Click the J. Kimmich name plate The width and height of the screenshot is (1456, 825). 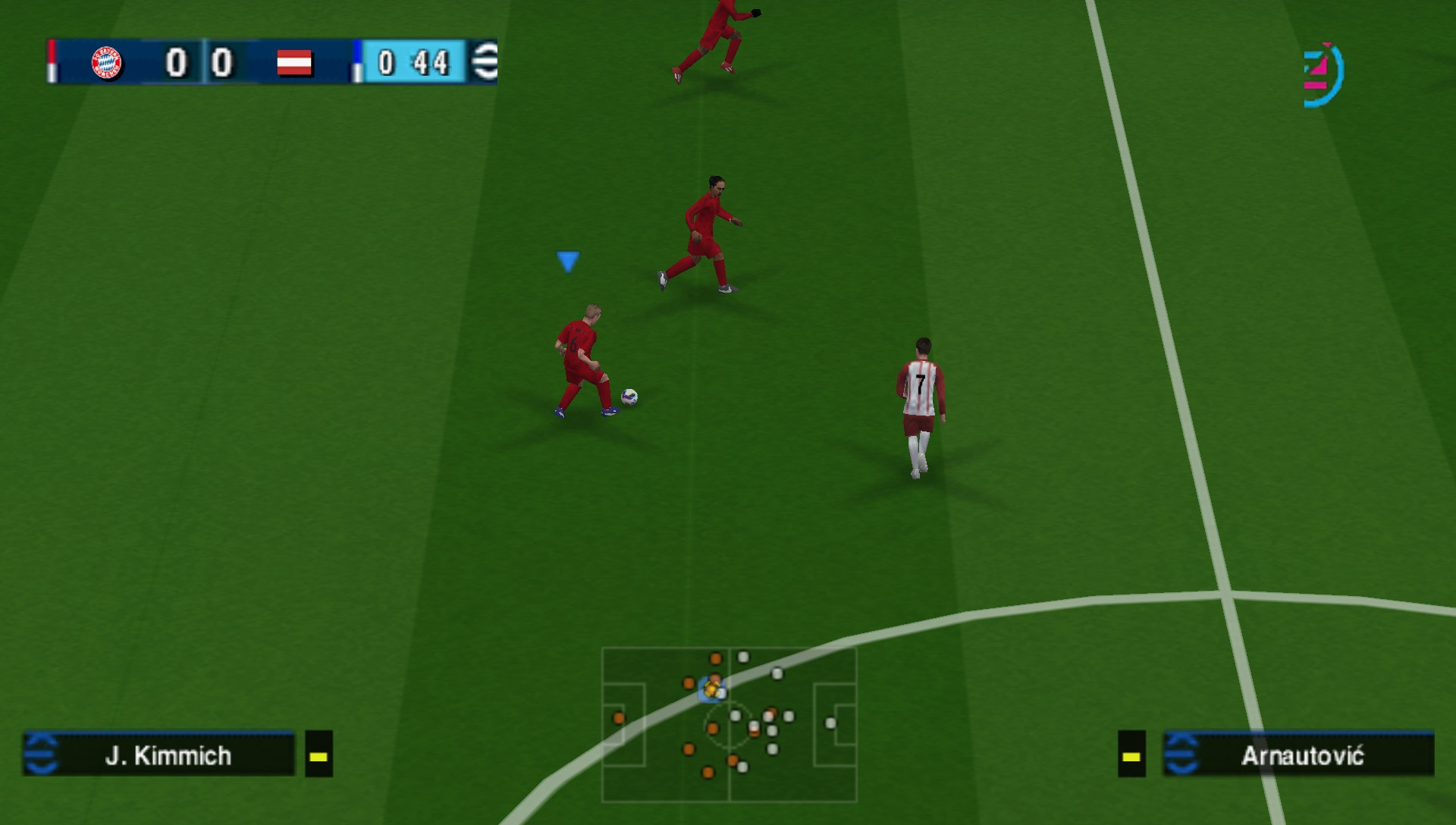(x=167, y=755)
